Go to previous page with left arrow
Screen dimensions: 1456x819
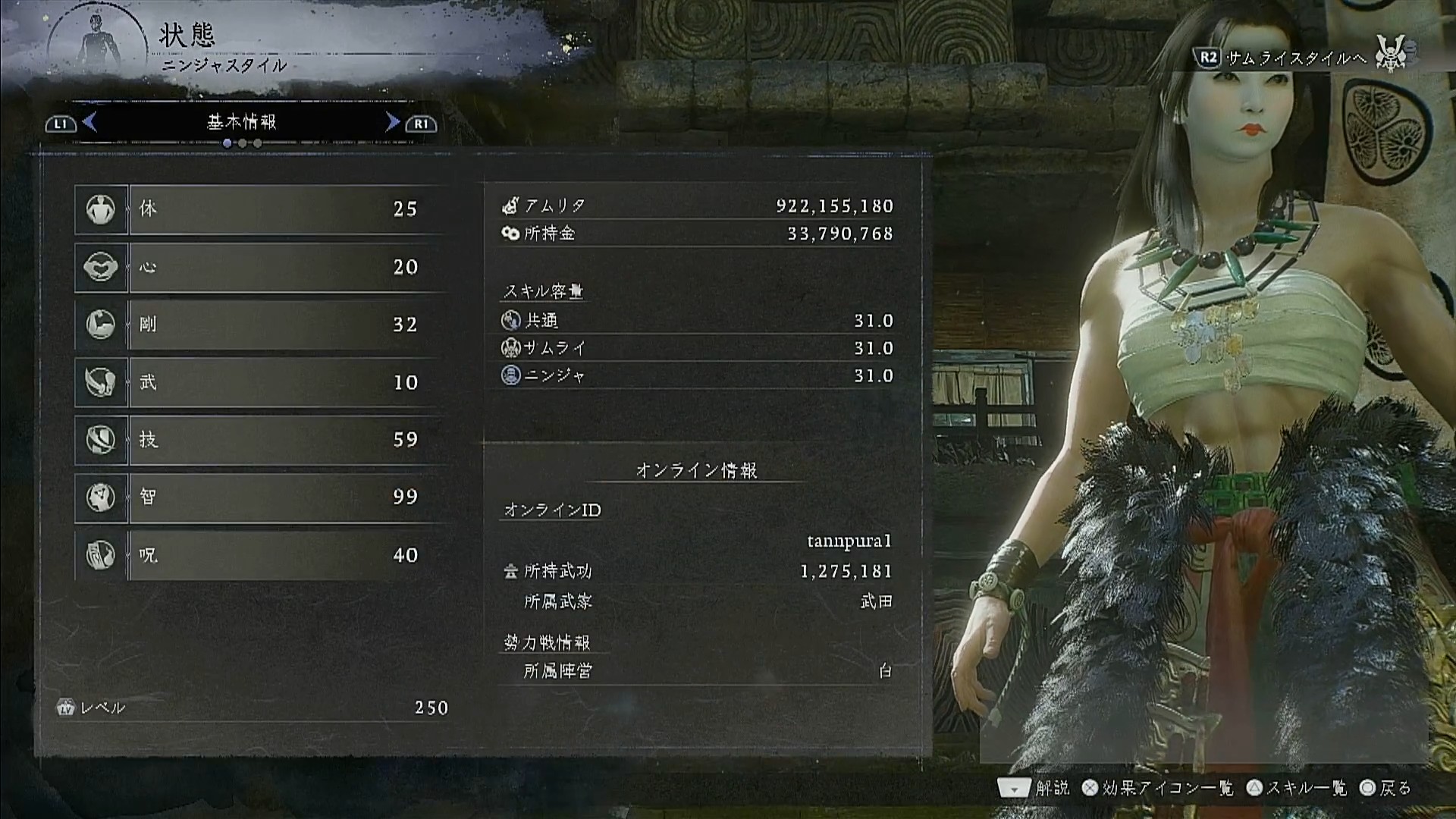[x=89, y=122]
